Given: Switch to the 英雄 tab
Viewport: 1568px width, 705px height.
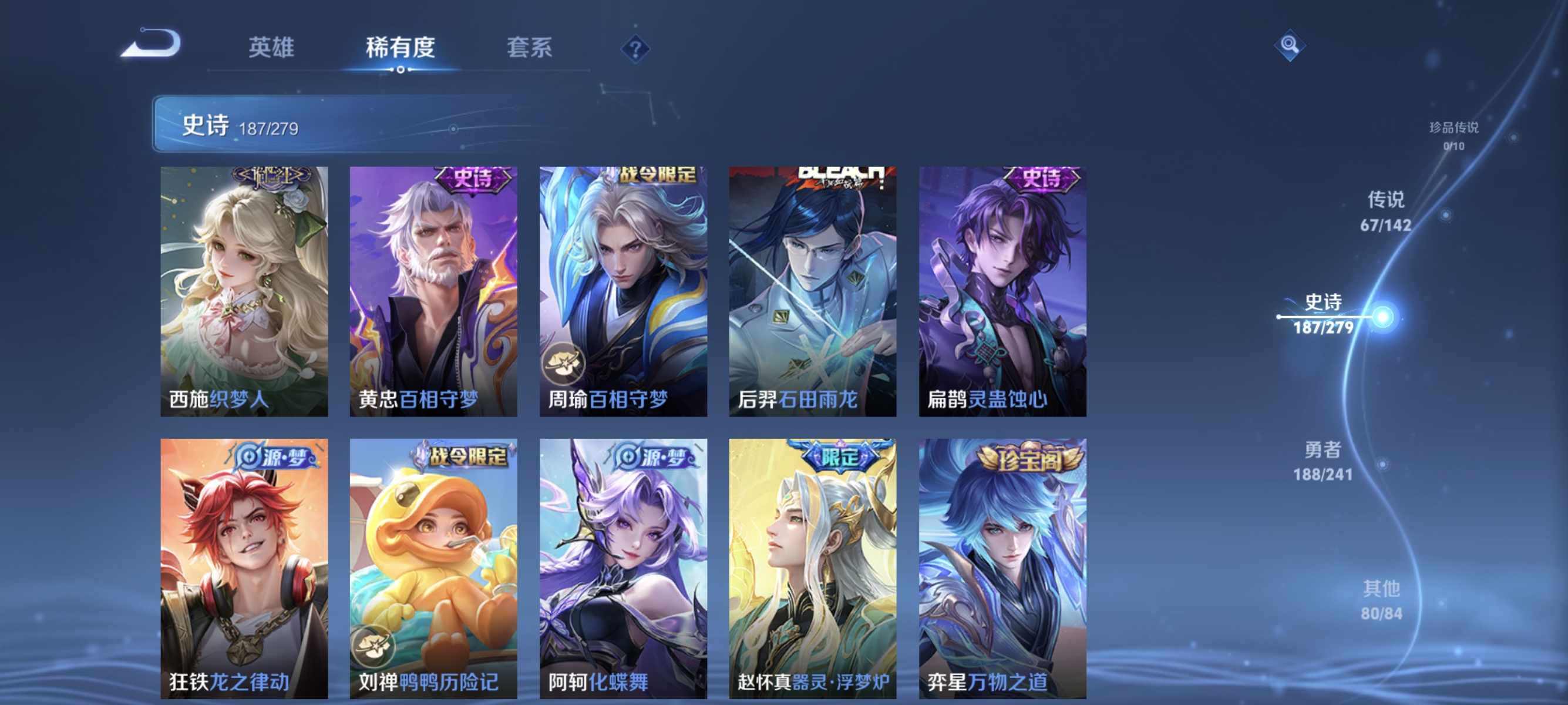Looking at the screenshot, I should [270, 48].
